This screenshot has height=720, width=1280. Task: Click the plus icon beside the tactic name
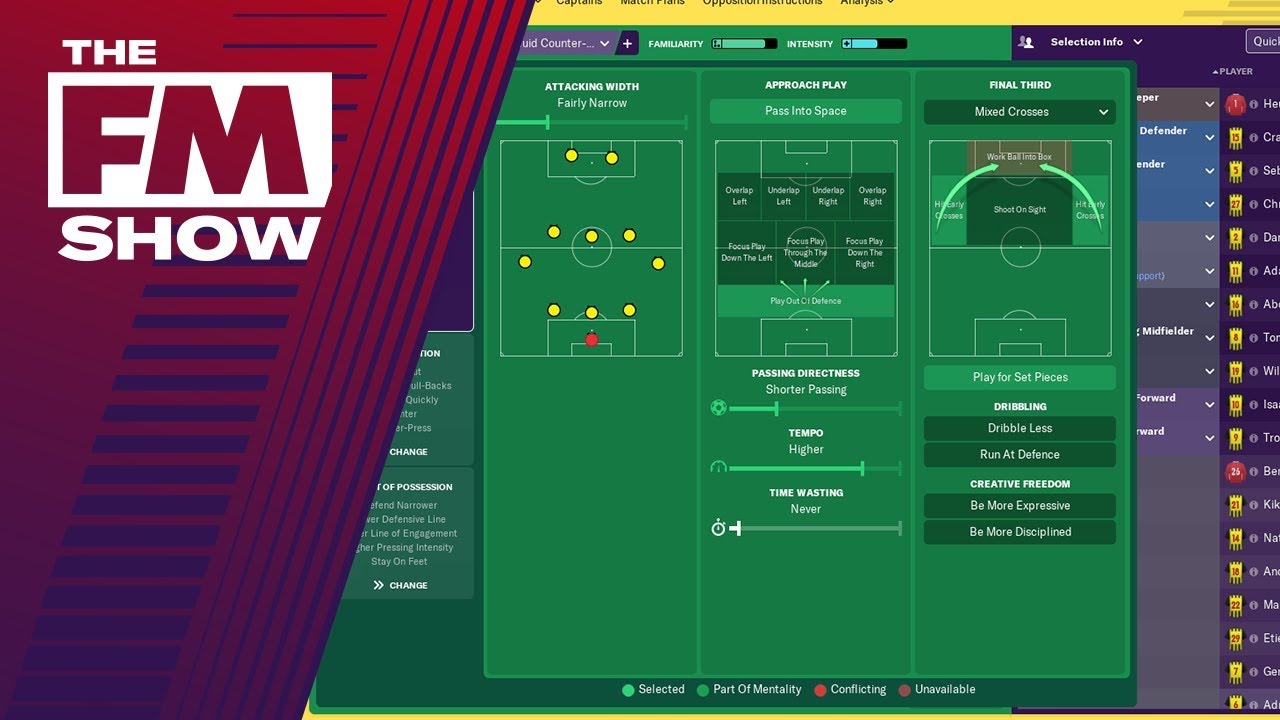click(627, 43)
